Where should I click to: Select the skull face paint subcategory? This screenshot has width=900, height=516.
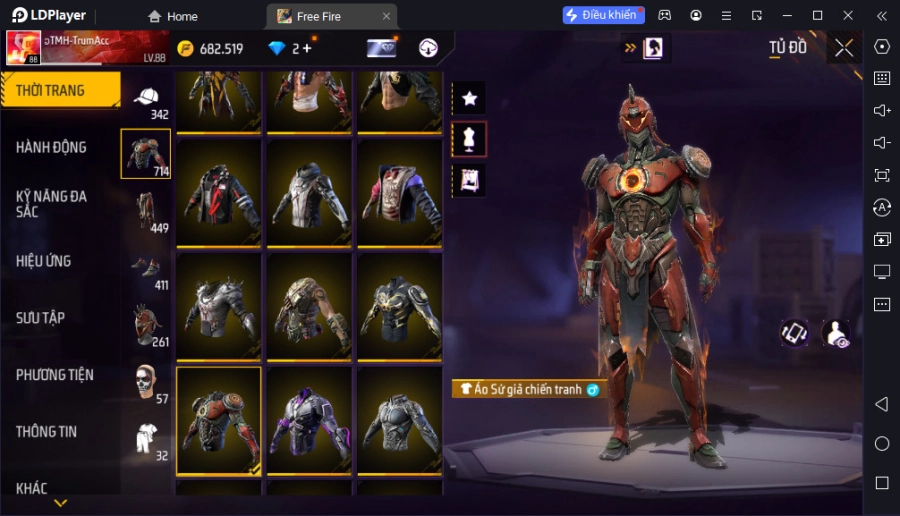[x=146, y=382]
